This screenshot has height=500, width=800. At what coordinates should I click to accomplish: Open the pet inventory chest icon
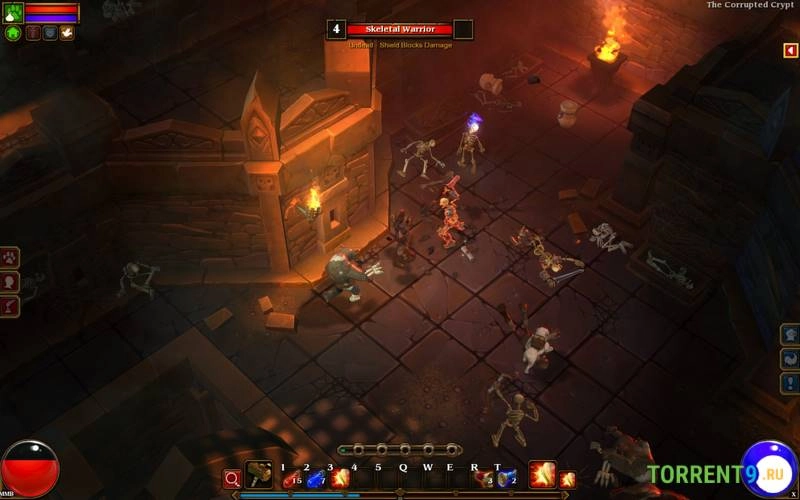(32, 33)
